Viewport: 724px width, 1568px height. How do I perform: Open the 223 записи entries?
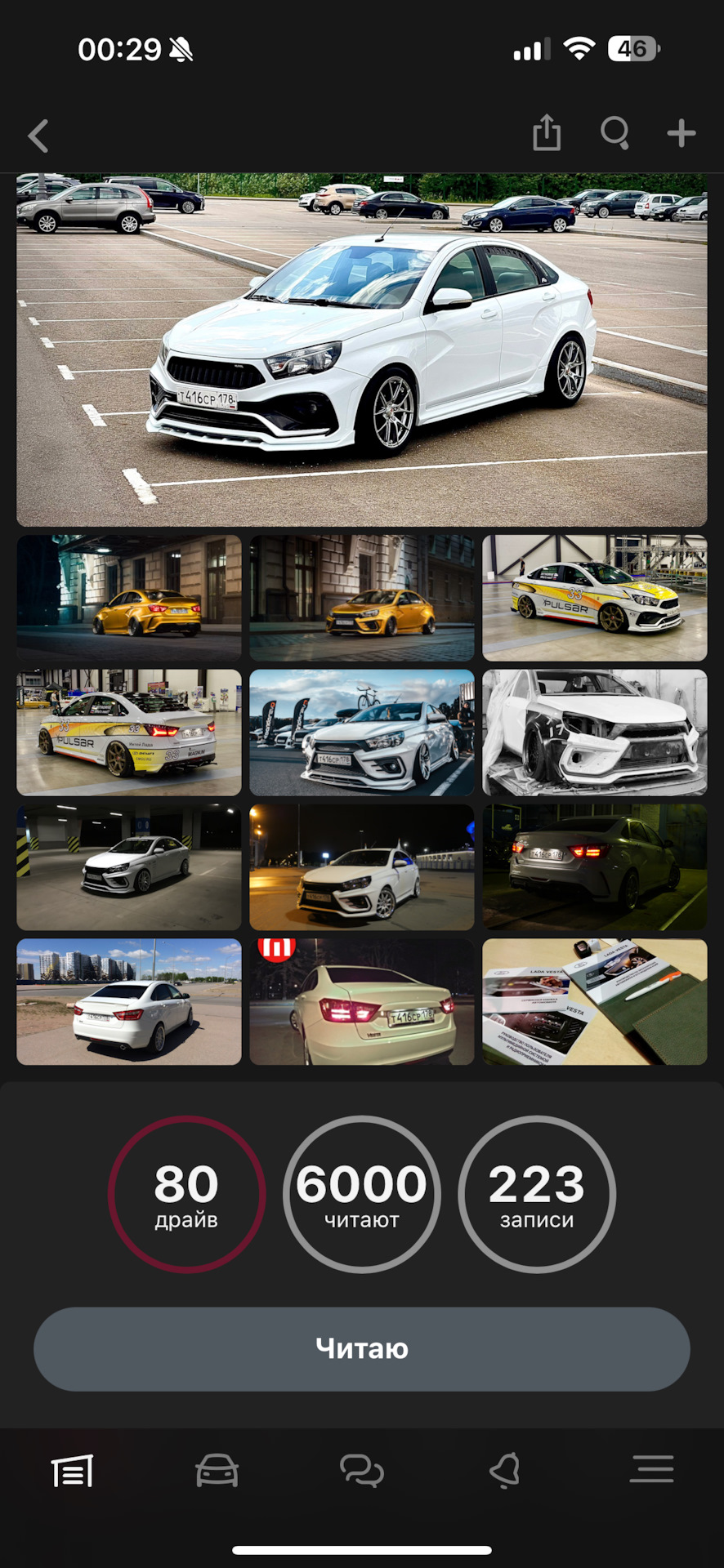(x=537, y=1194)
